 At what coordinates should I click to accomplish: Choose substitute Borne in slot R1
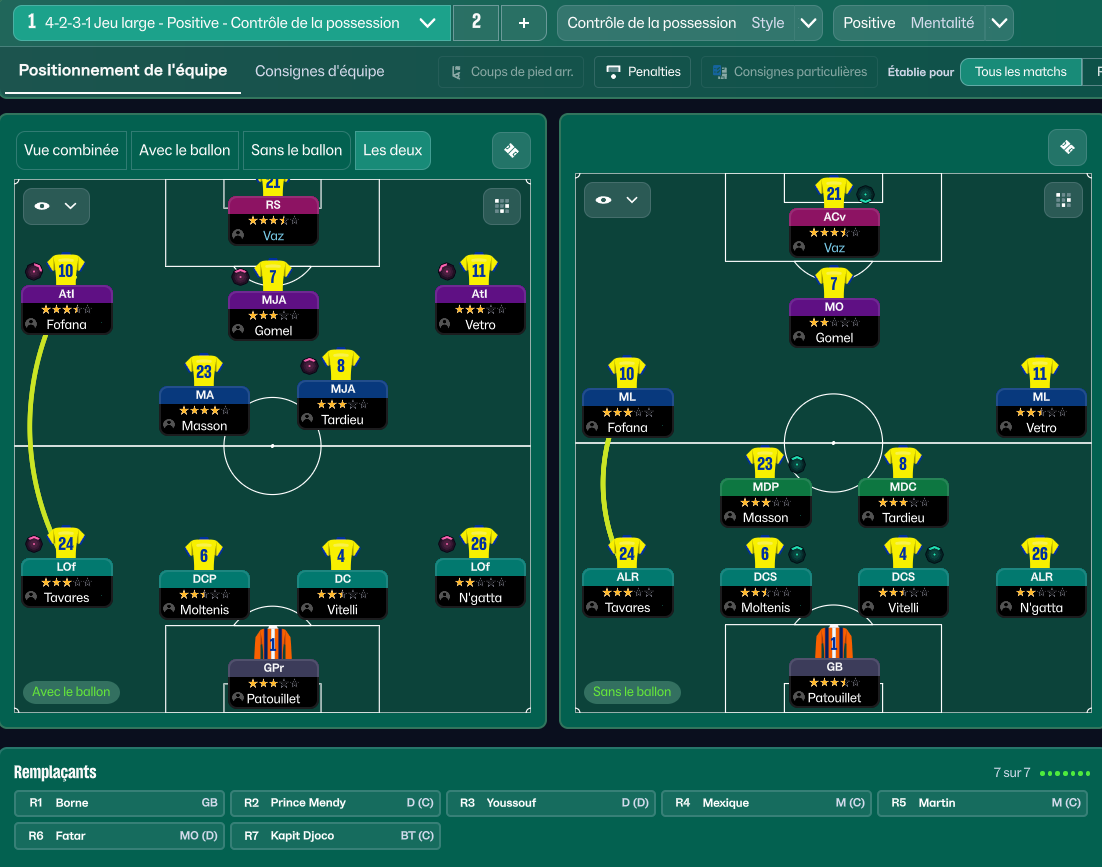point(120,803)
